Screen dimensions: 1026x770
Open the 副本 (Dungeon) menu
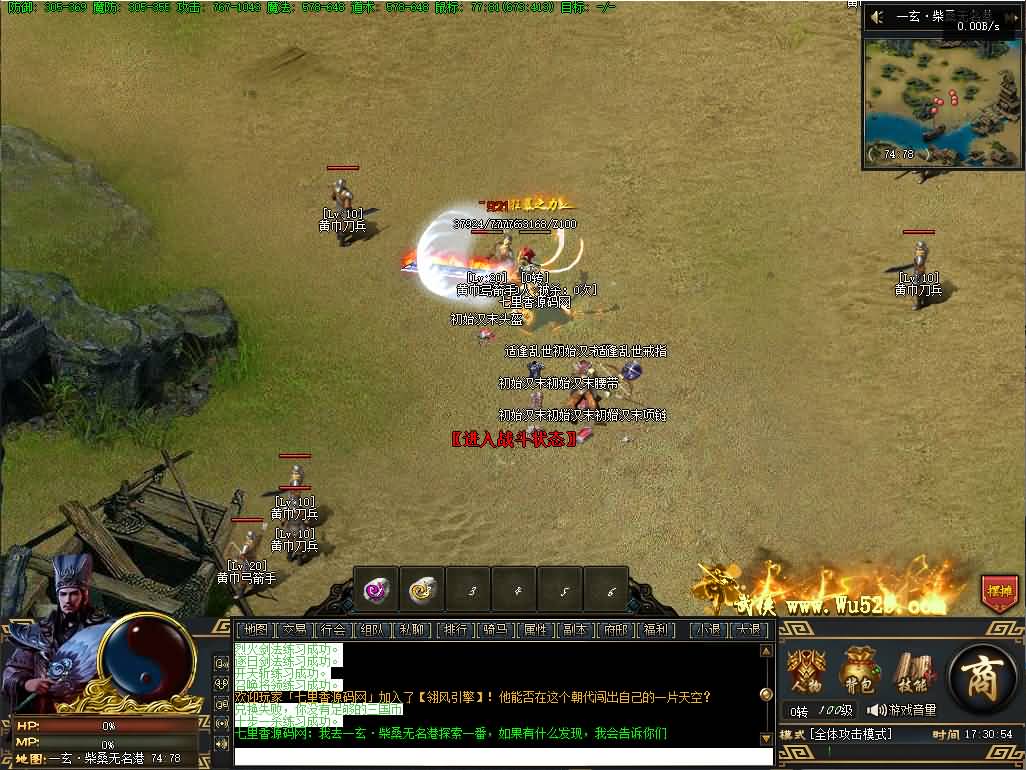[x=575, y=630]
